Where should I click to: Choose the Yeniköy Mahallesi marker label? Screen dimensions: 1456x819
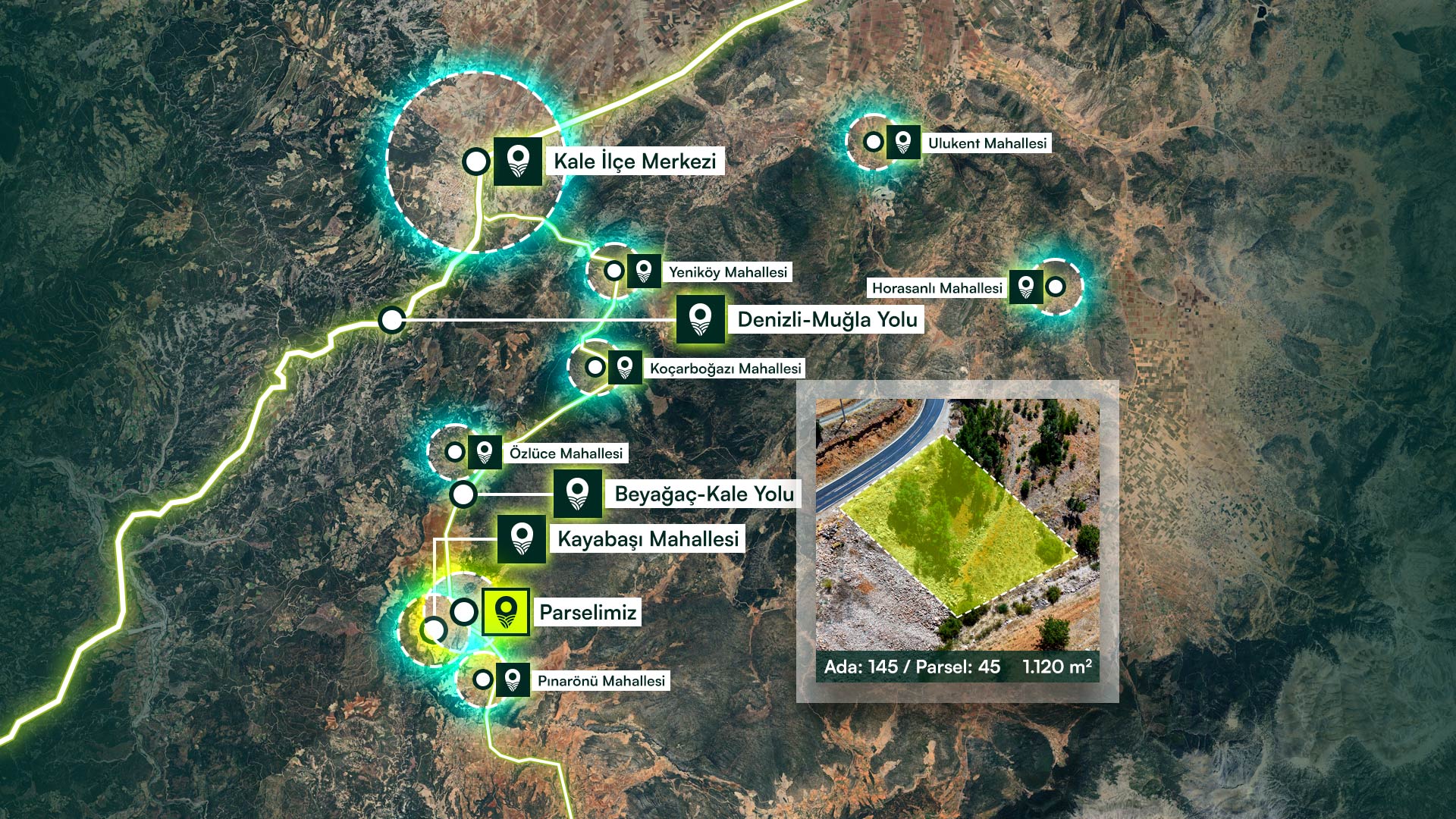pyautogui.click(x=727, y=272)
